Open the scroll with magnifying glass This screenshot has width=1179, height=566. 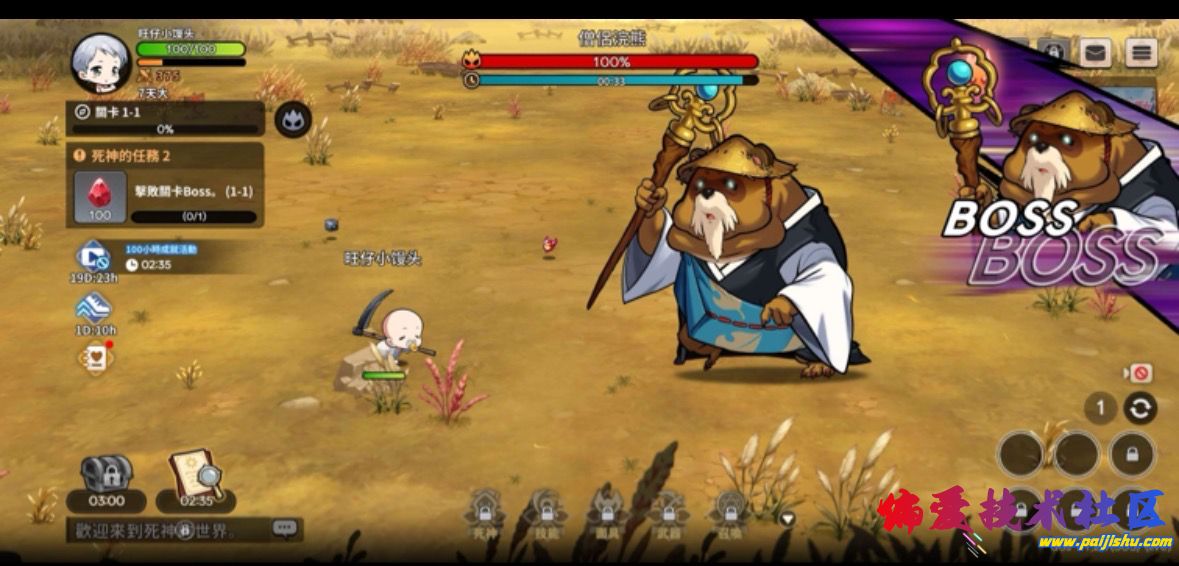pos(196,480)
